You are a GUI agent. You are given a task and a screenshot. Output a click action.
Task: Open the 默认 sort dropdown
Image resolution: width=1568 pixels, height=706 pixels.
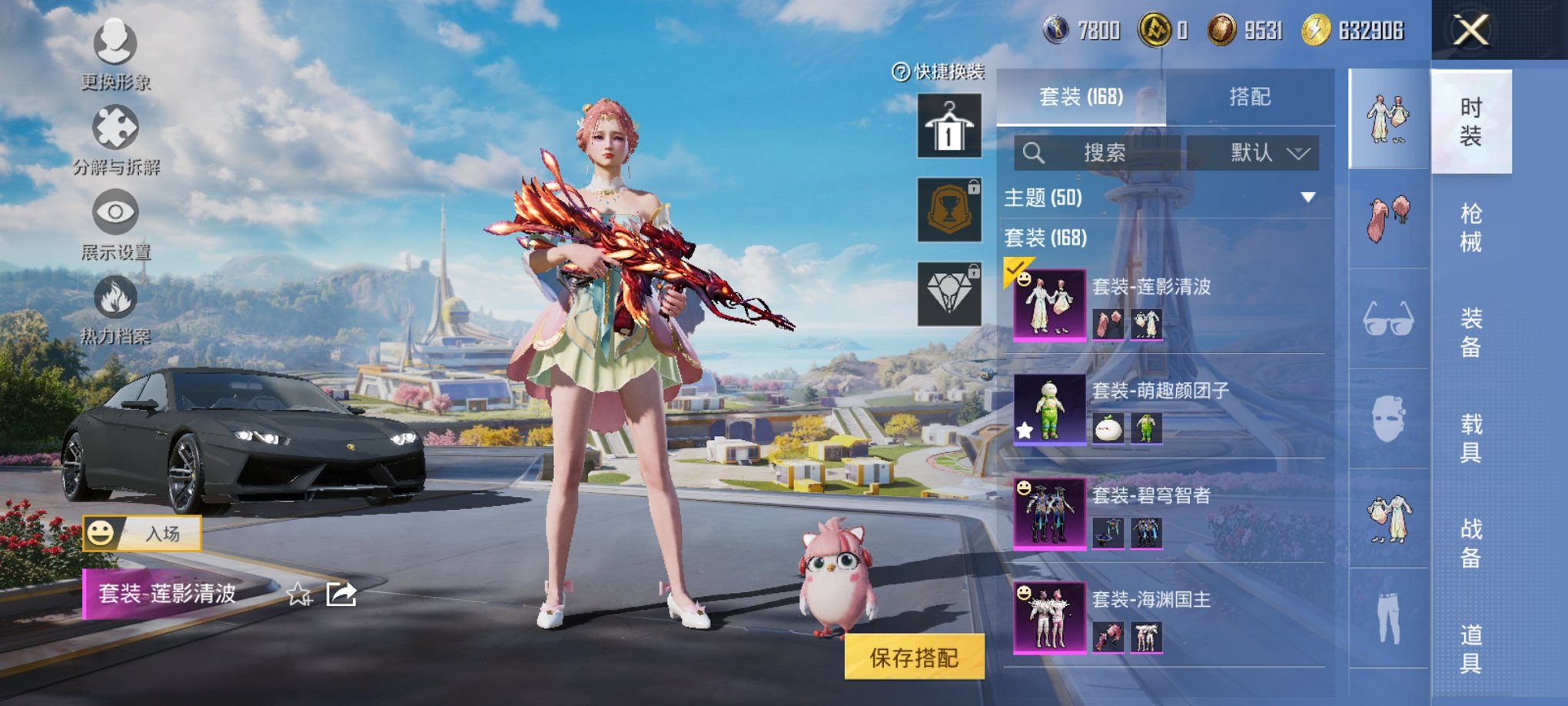pyautogui.click(x=1253, y=153)
